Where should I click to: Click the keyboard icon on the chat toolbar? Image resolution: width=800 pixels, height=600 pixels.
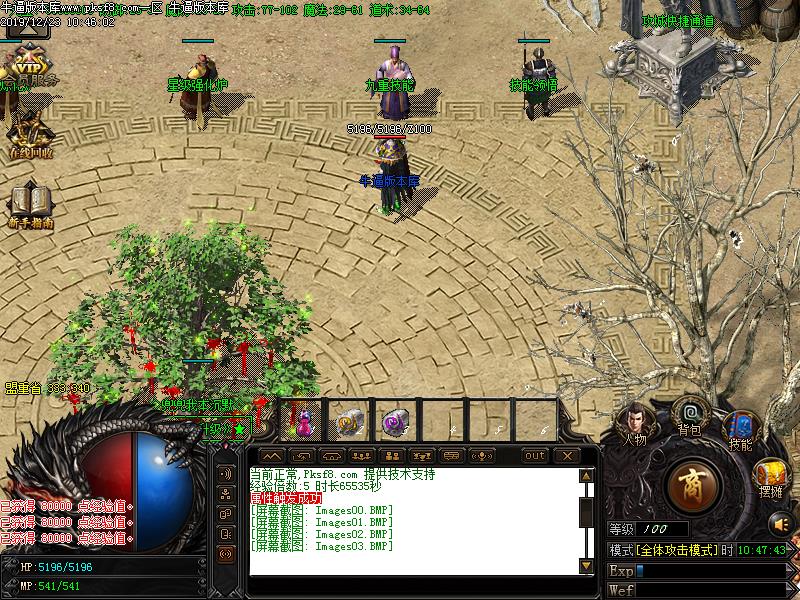coord(452,456)
